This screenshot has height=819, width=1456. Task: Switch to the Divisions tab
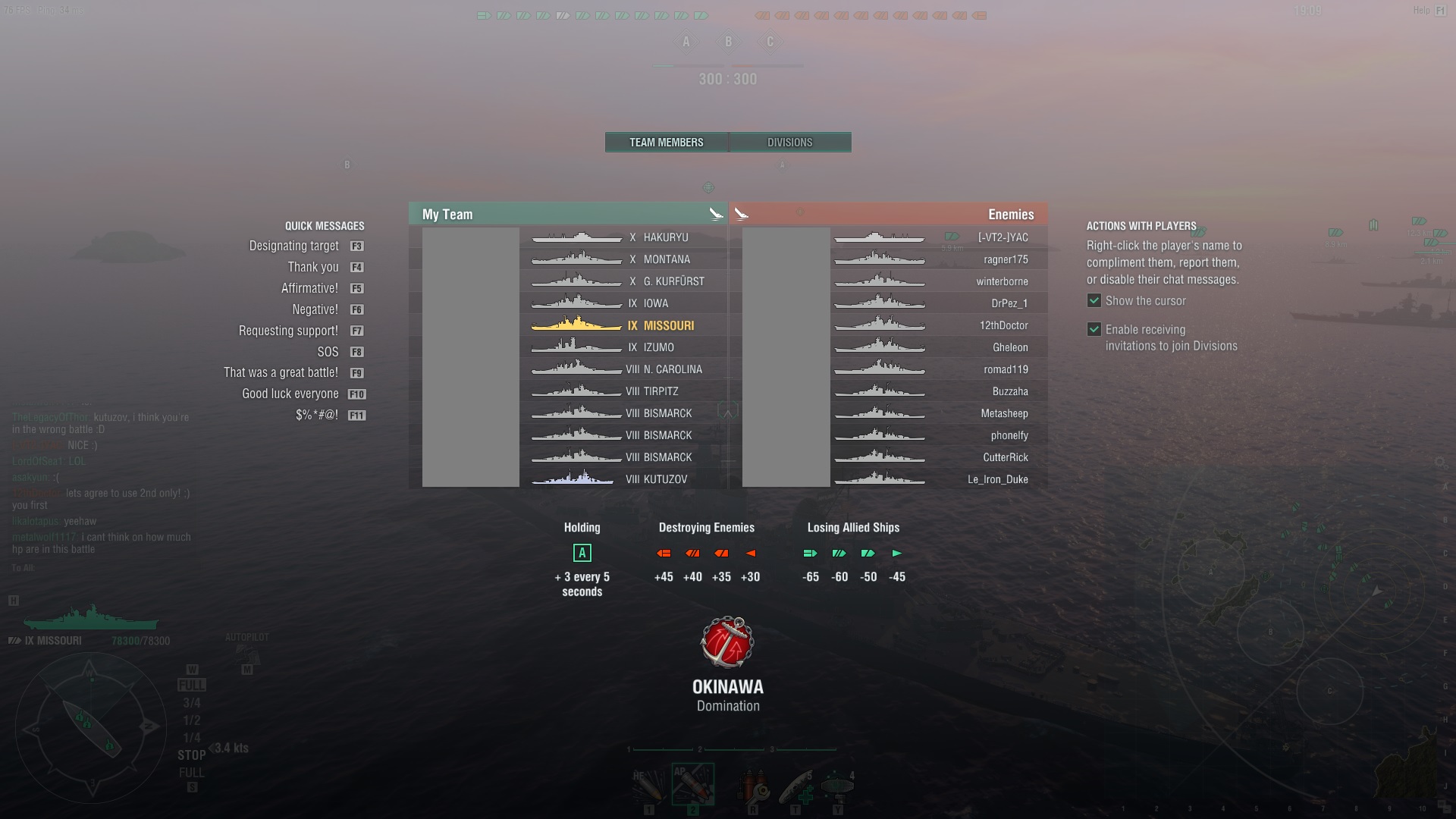pyautogui.click(x=789, y=143)
